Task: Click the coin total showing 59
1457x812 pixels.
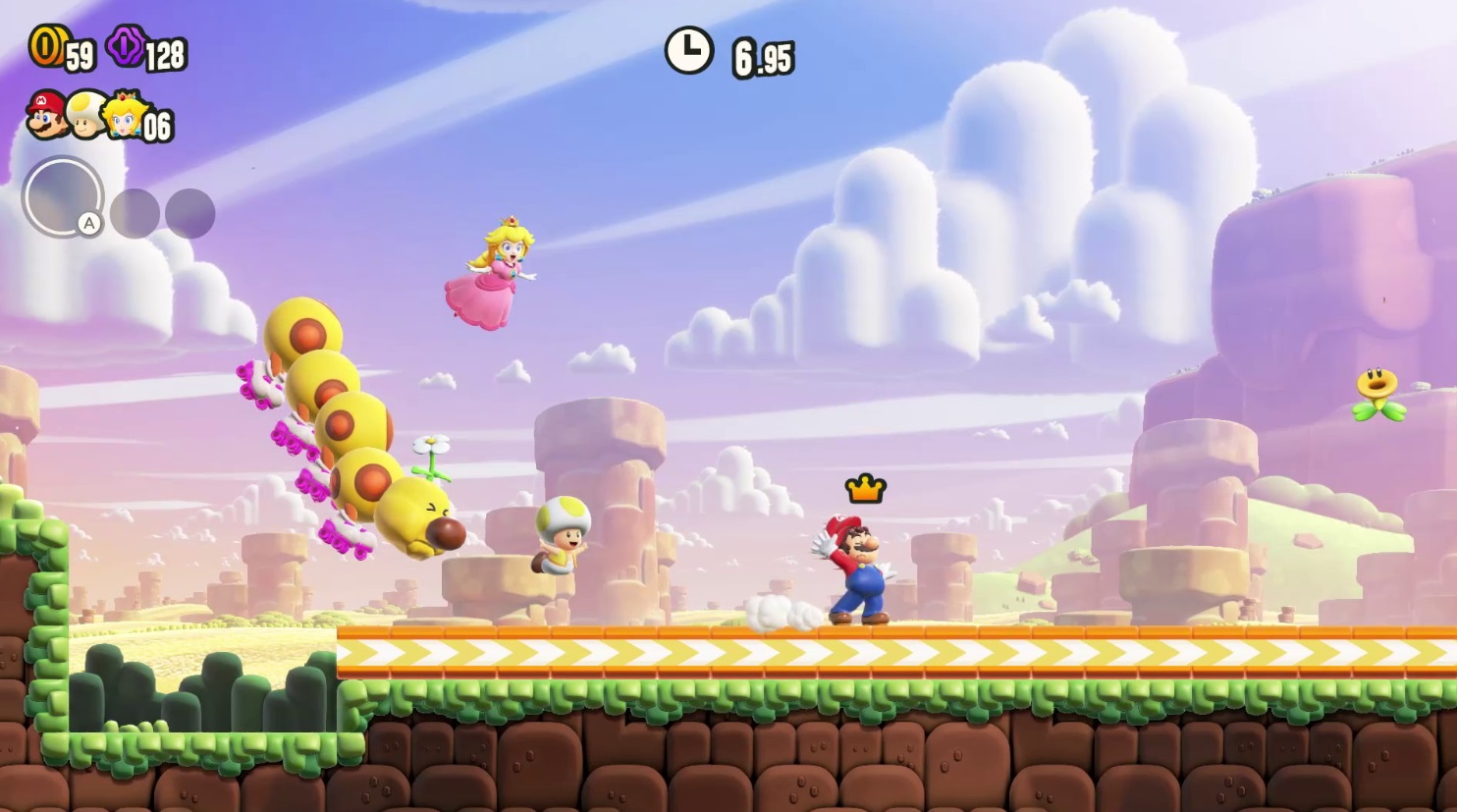Action: click(79, 54)
